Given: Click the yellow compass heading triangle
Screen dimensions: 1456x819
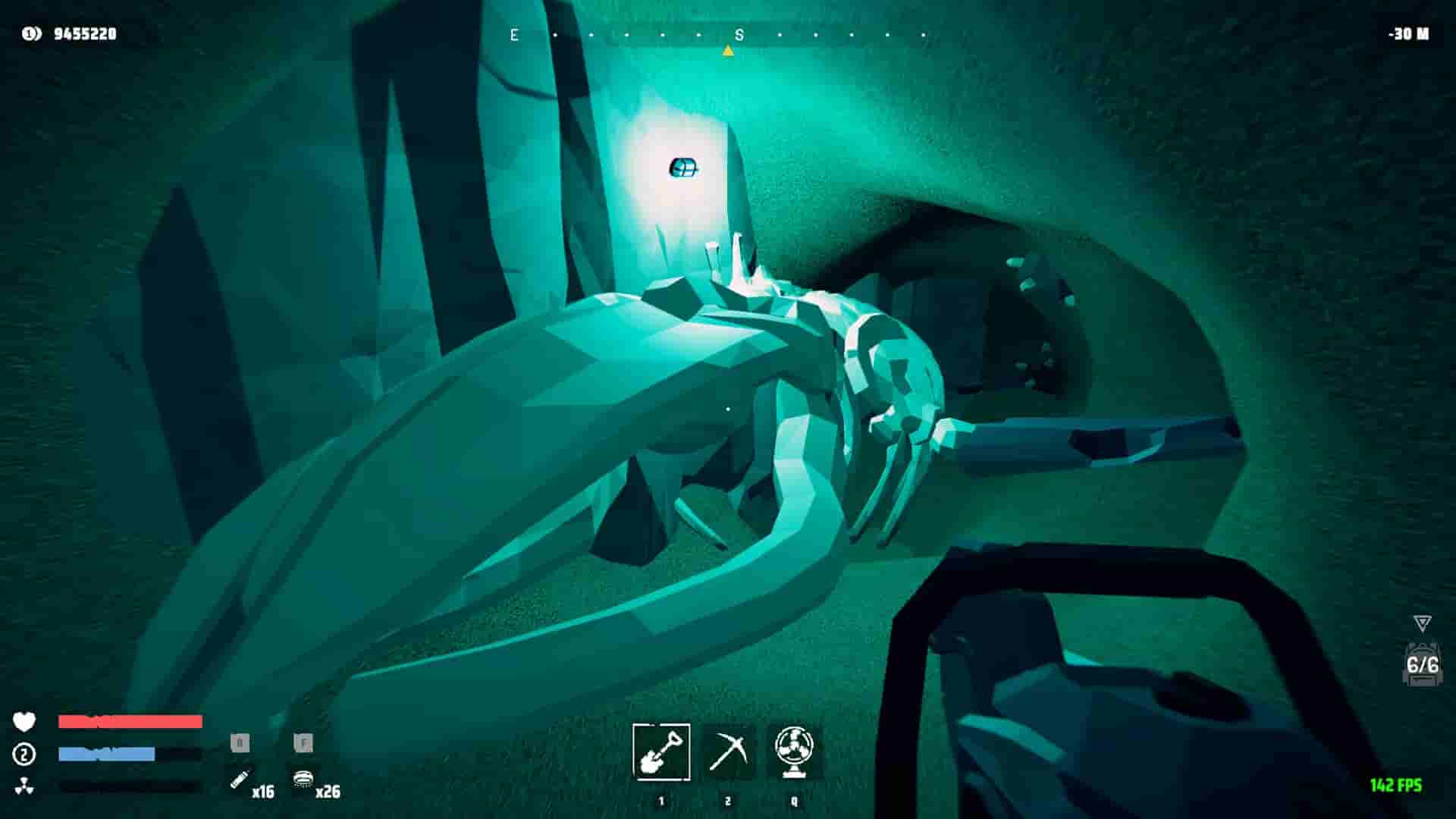Looking at the screenshot, I should tap(728, 50).
